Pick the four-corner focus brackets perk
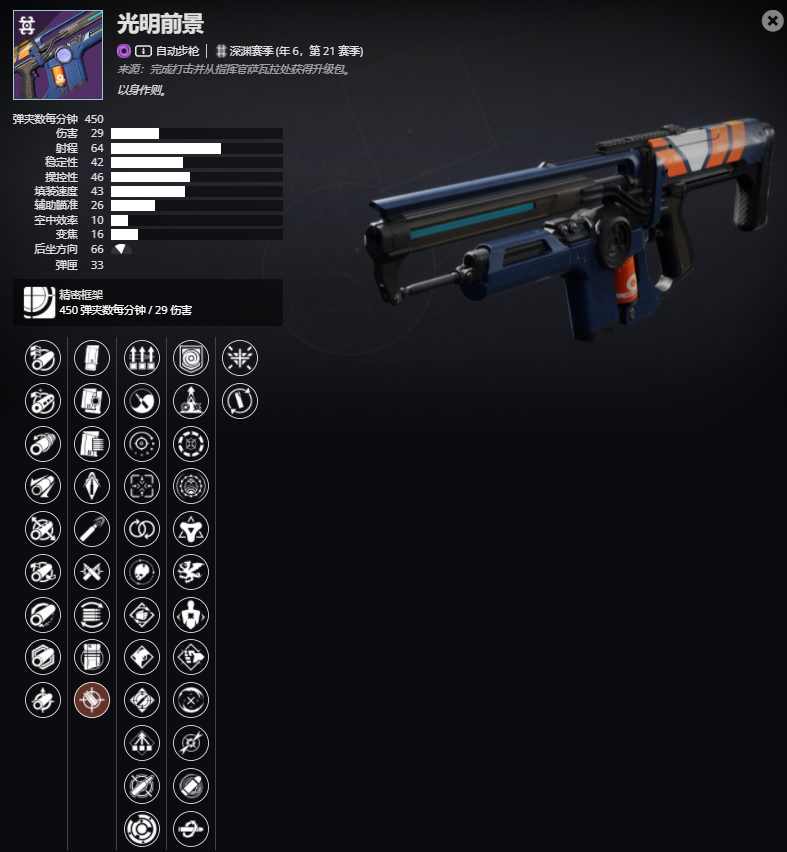 click(142, 485)
